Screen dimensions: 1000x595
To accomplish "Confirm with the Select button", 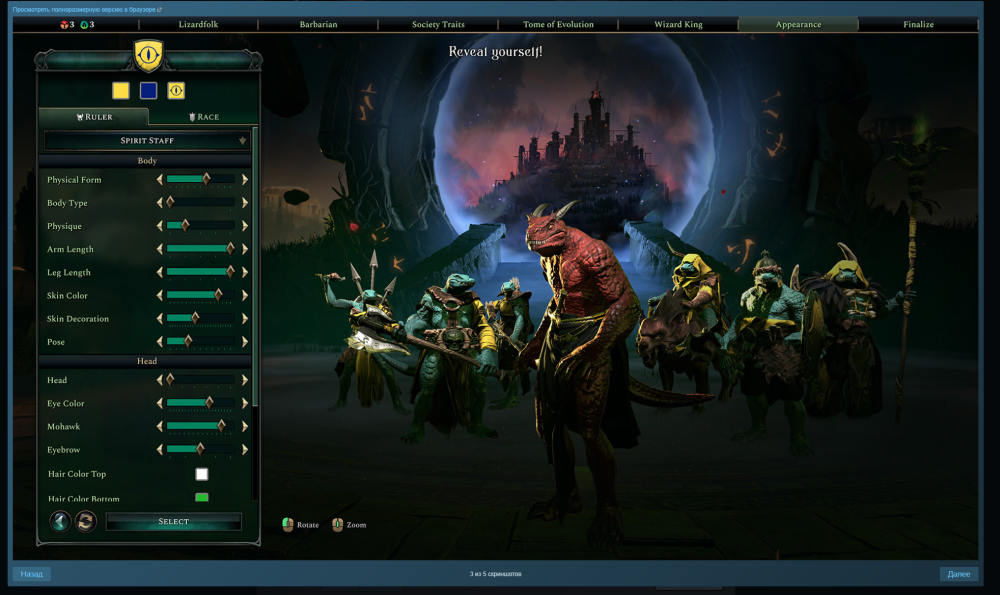I will (x=173, y=522).
